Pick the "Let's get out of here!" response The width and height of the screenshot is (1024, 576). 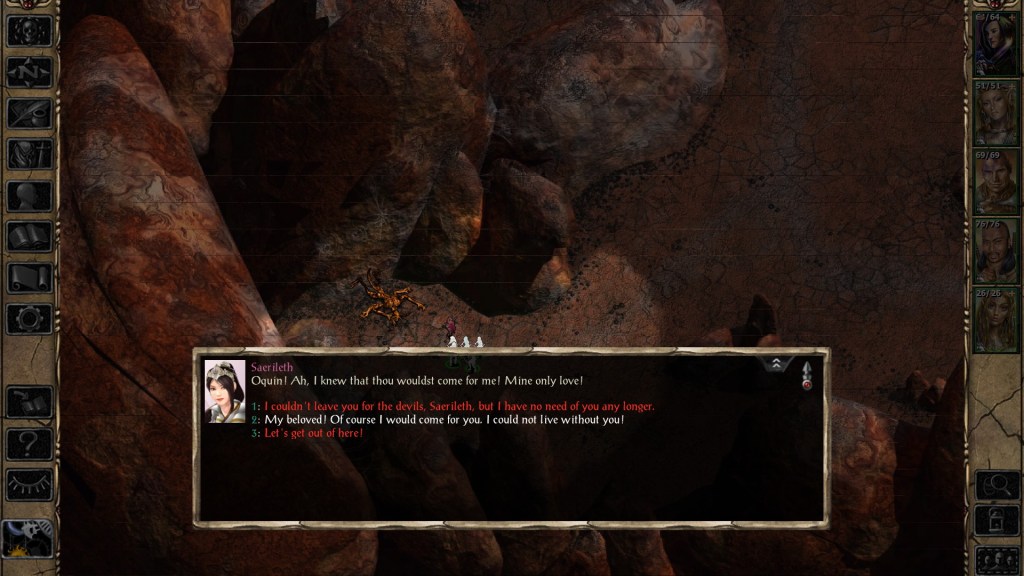pyautogui.click(x=313, y=434)
